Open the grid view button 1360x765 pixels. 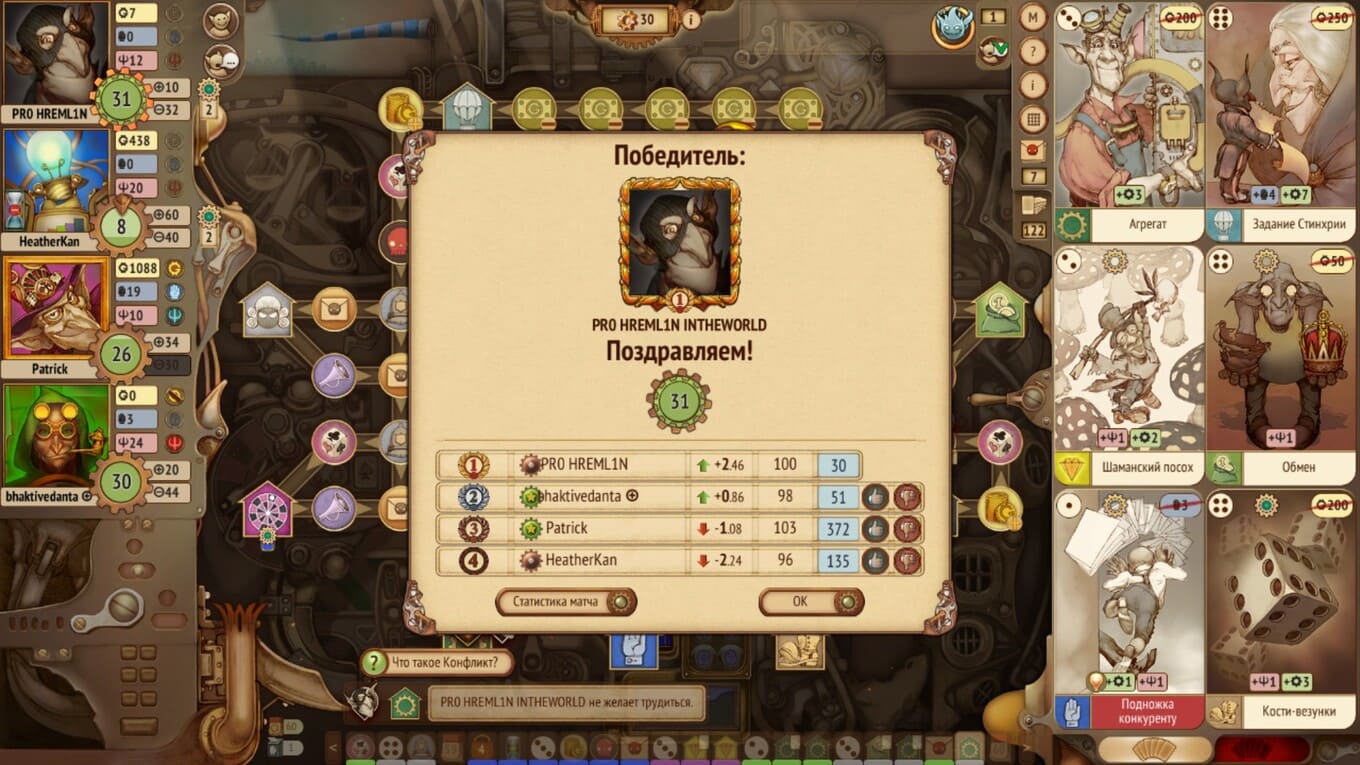1033,119
